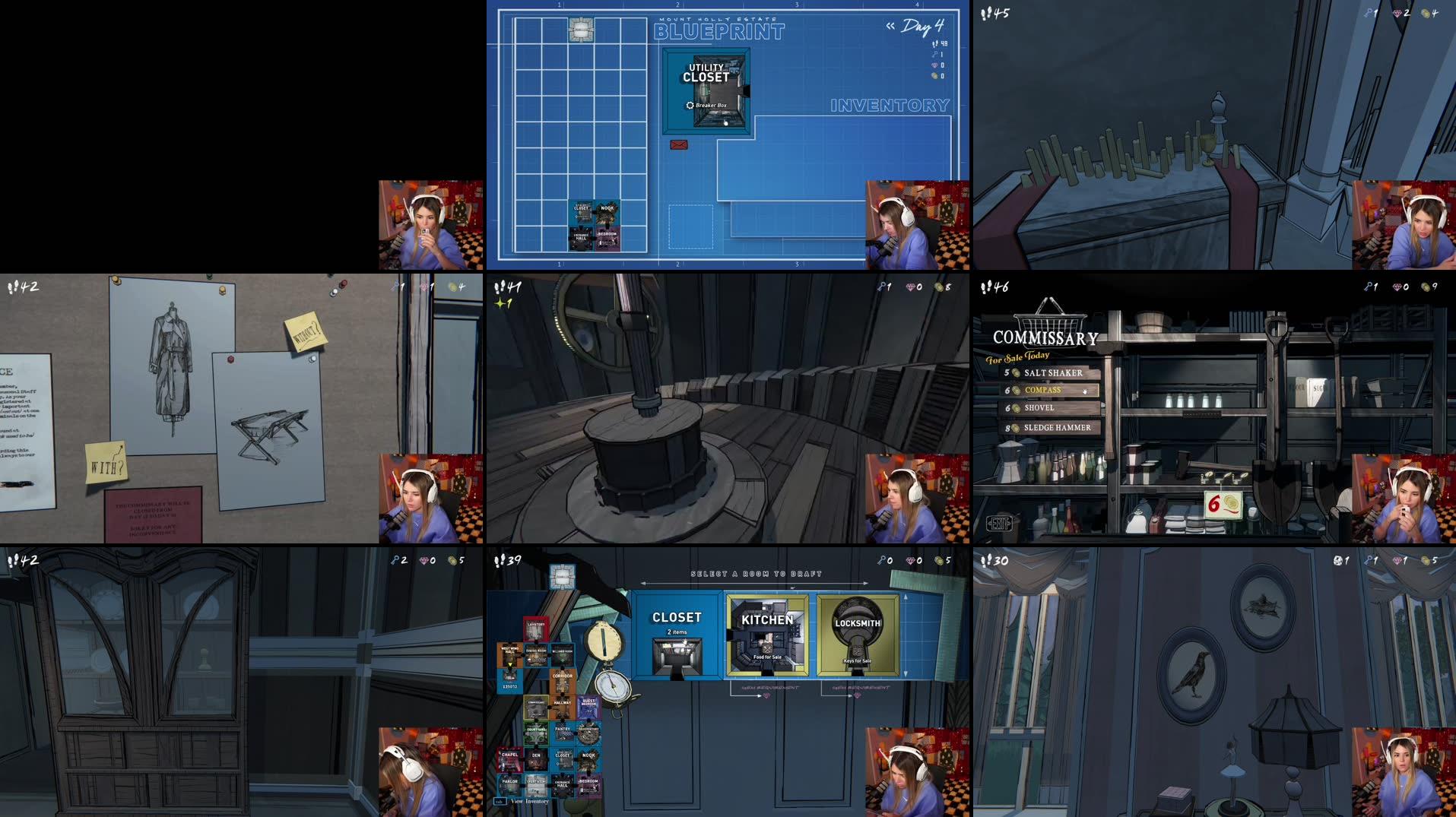The width and height of the screenshot is (1456, 817).
Task: Click View Inventory below the room map
Action: coord(530,802)
